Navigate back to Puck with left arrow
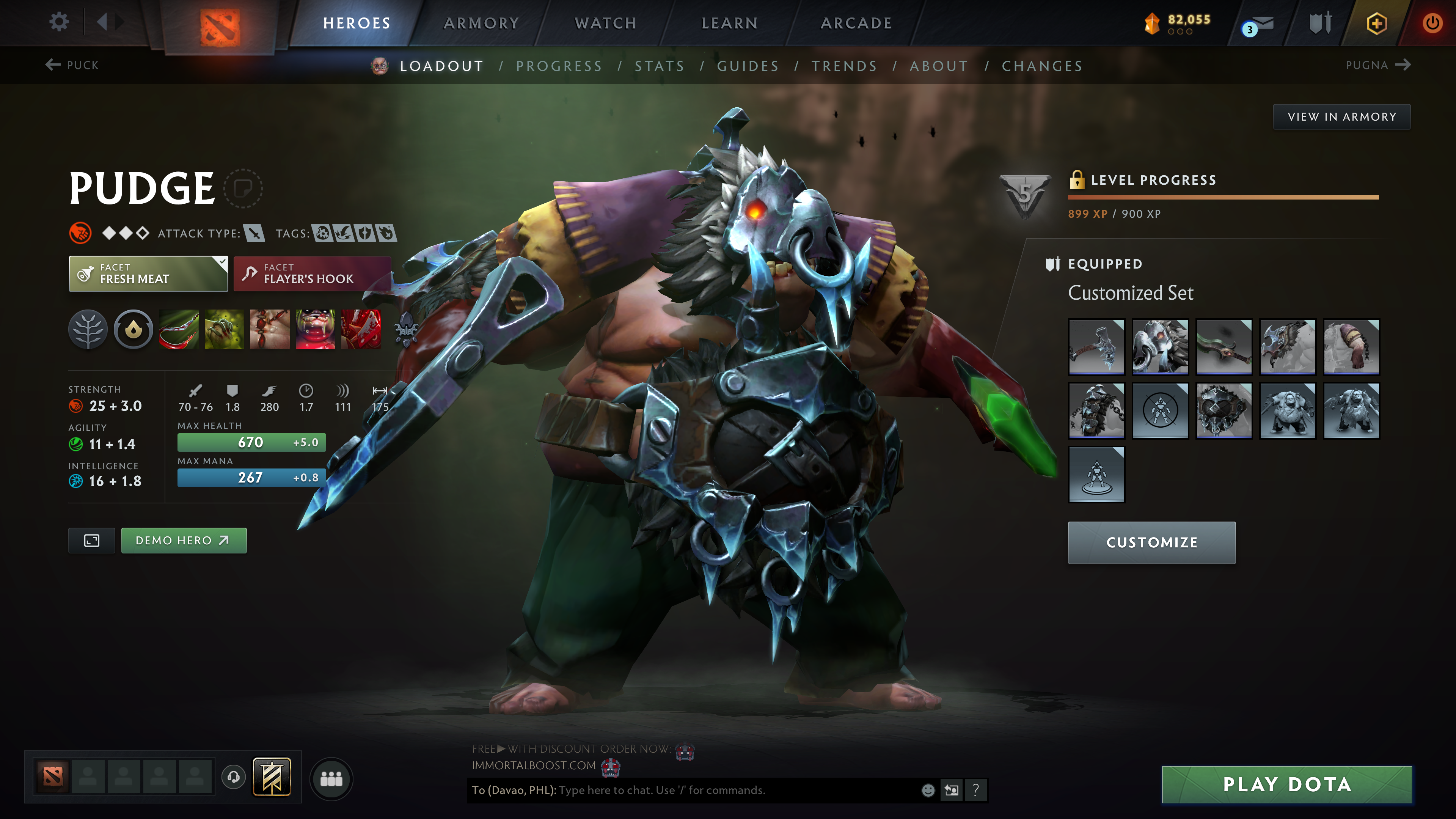Screen dimensions: 1456x819 click(x=53, y=65)
